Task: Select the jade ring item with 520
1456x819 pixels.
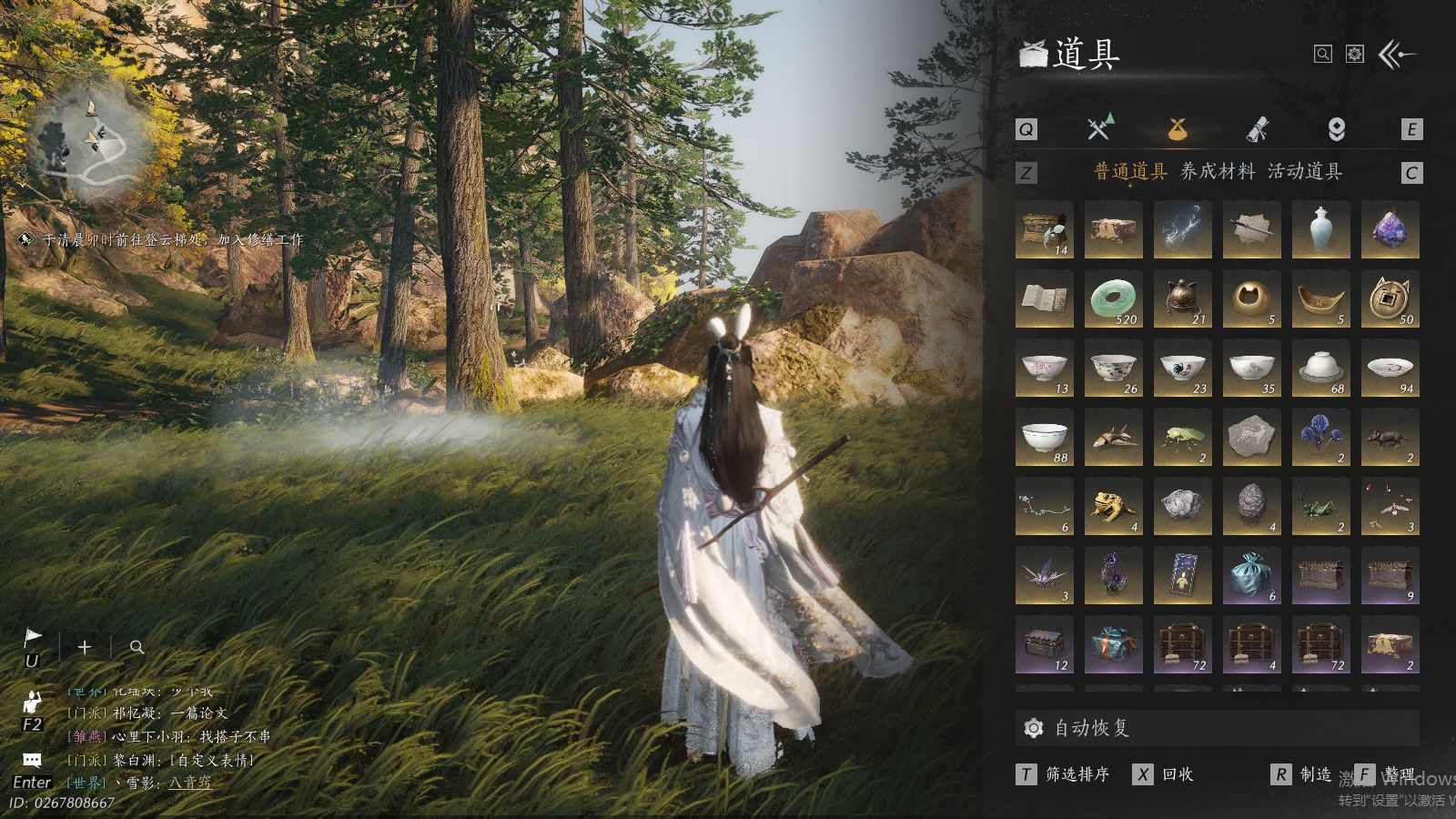Action: pyautogui.click(x=1113, y=299)
